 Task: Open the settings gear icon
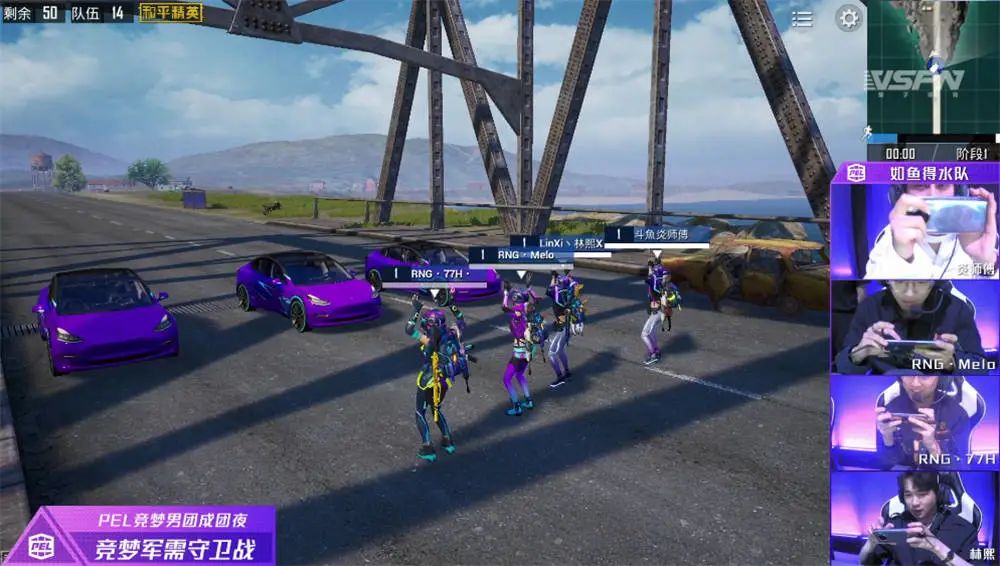pyautogui.click(x=849, y=18)
